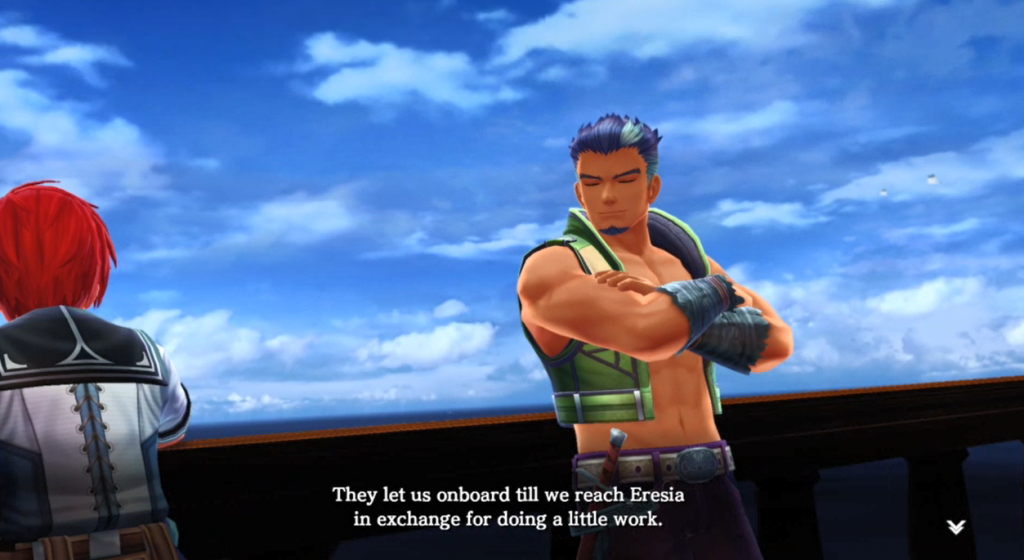Screen dimensions: 1024x560
Task: Advance dialogue with the down-arrow indicator
Action: pyautogui.click(x=956, y=527)
